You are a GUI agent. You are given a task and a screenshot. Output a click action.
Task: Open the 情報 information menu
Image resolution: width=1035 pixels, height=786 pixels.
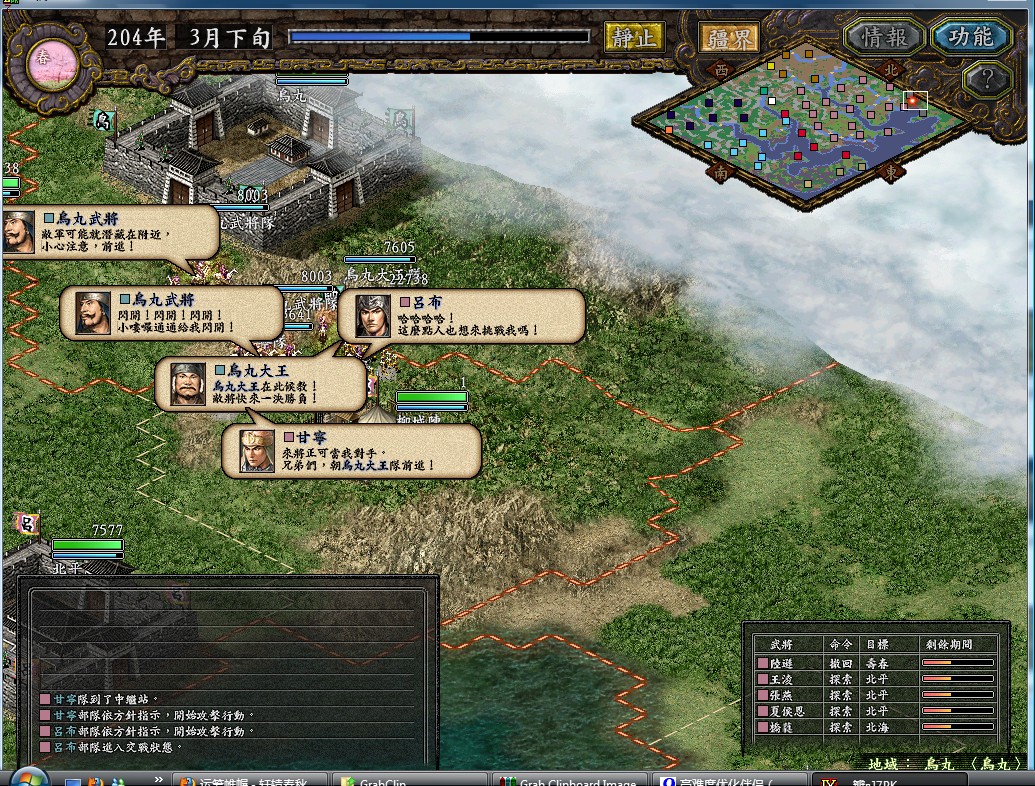884,37
